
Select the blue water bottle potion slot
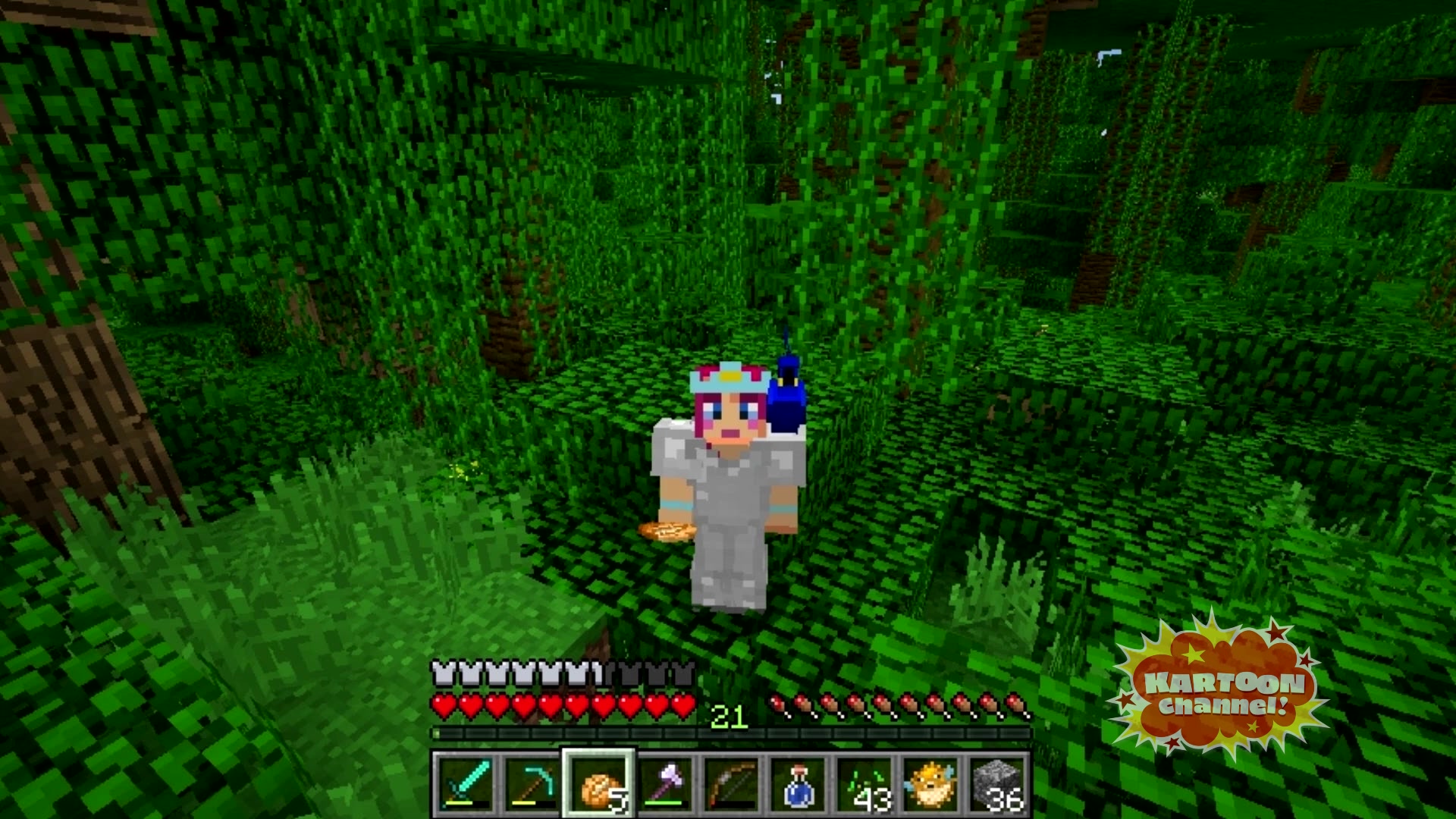click(799, 784)
